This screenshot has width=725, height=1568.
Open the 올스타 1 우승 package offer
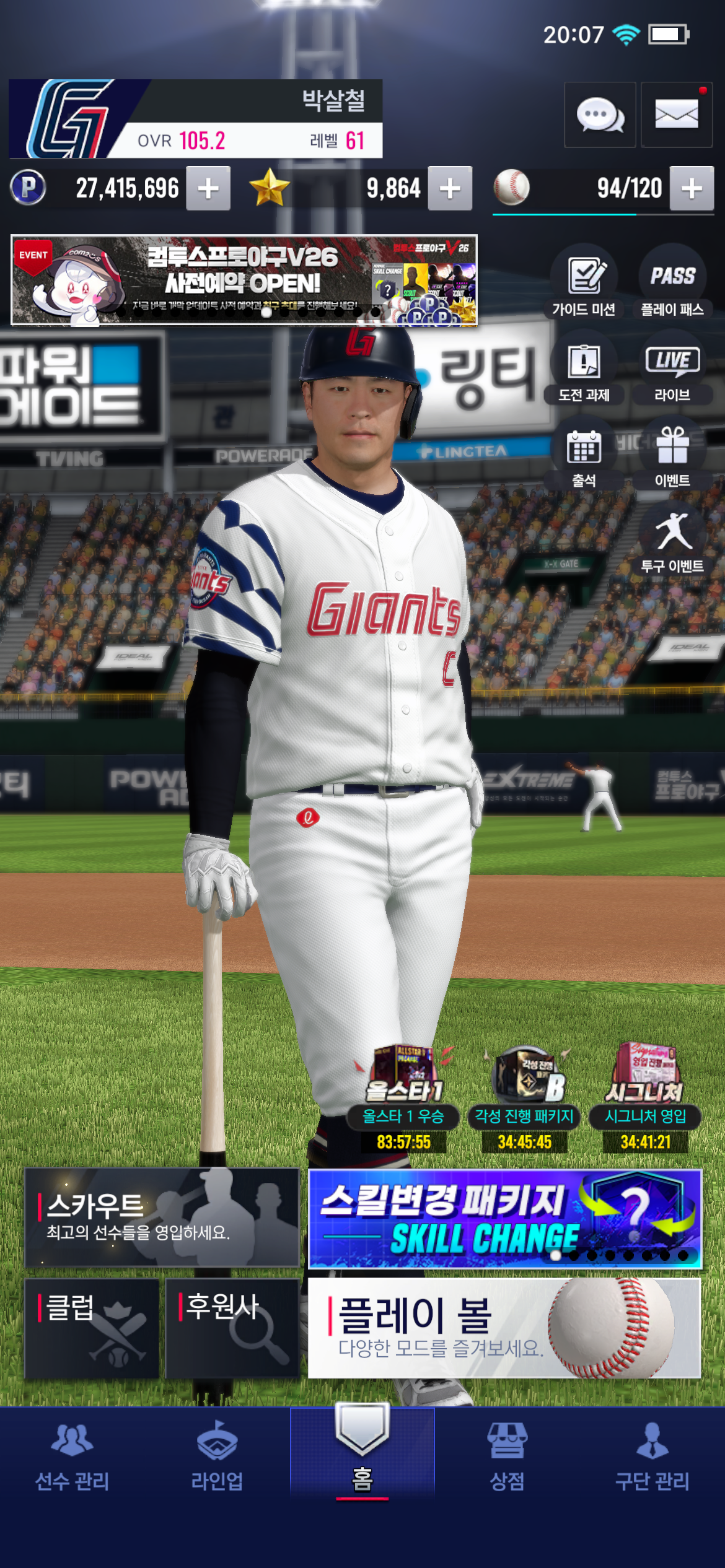tap(403, 1096)
